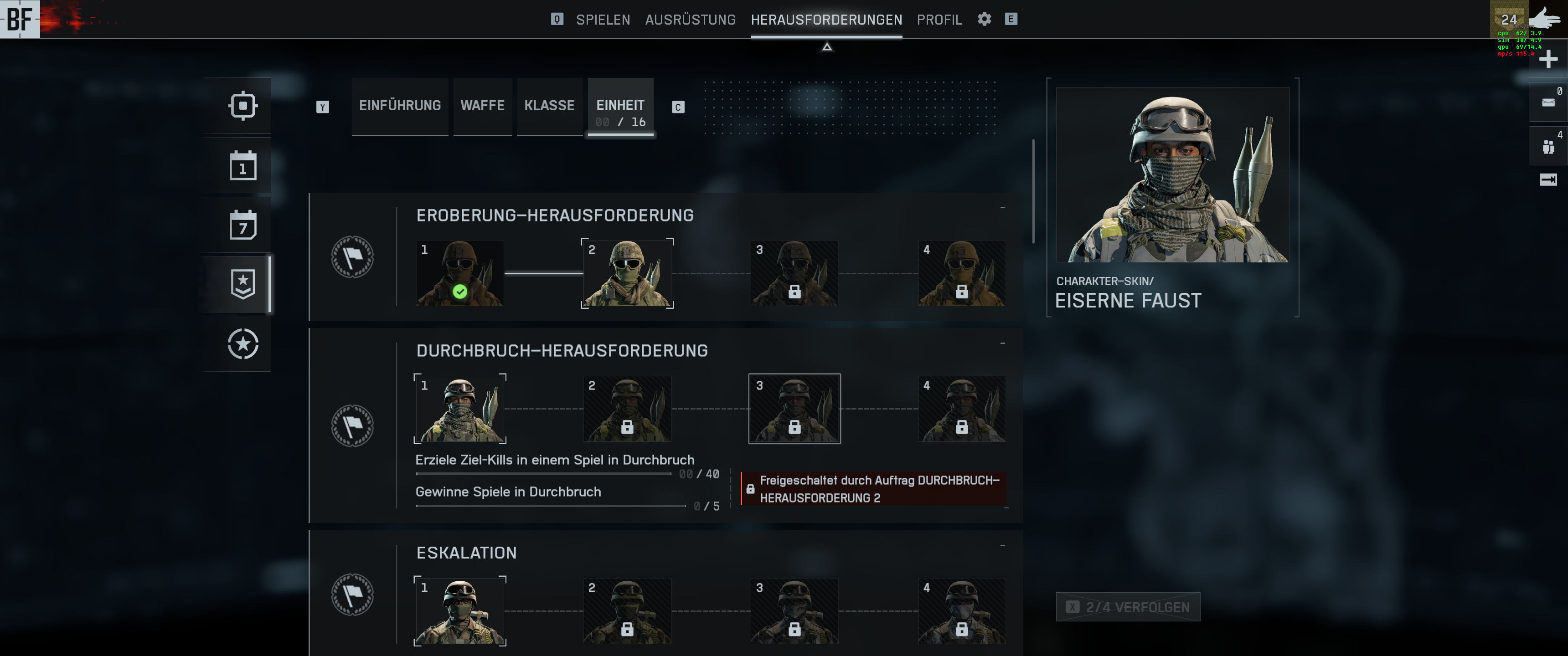Select completed Eroberung challenge stage 1
Viewport: 1568px width, 656px height.
point(459,273)
